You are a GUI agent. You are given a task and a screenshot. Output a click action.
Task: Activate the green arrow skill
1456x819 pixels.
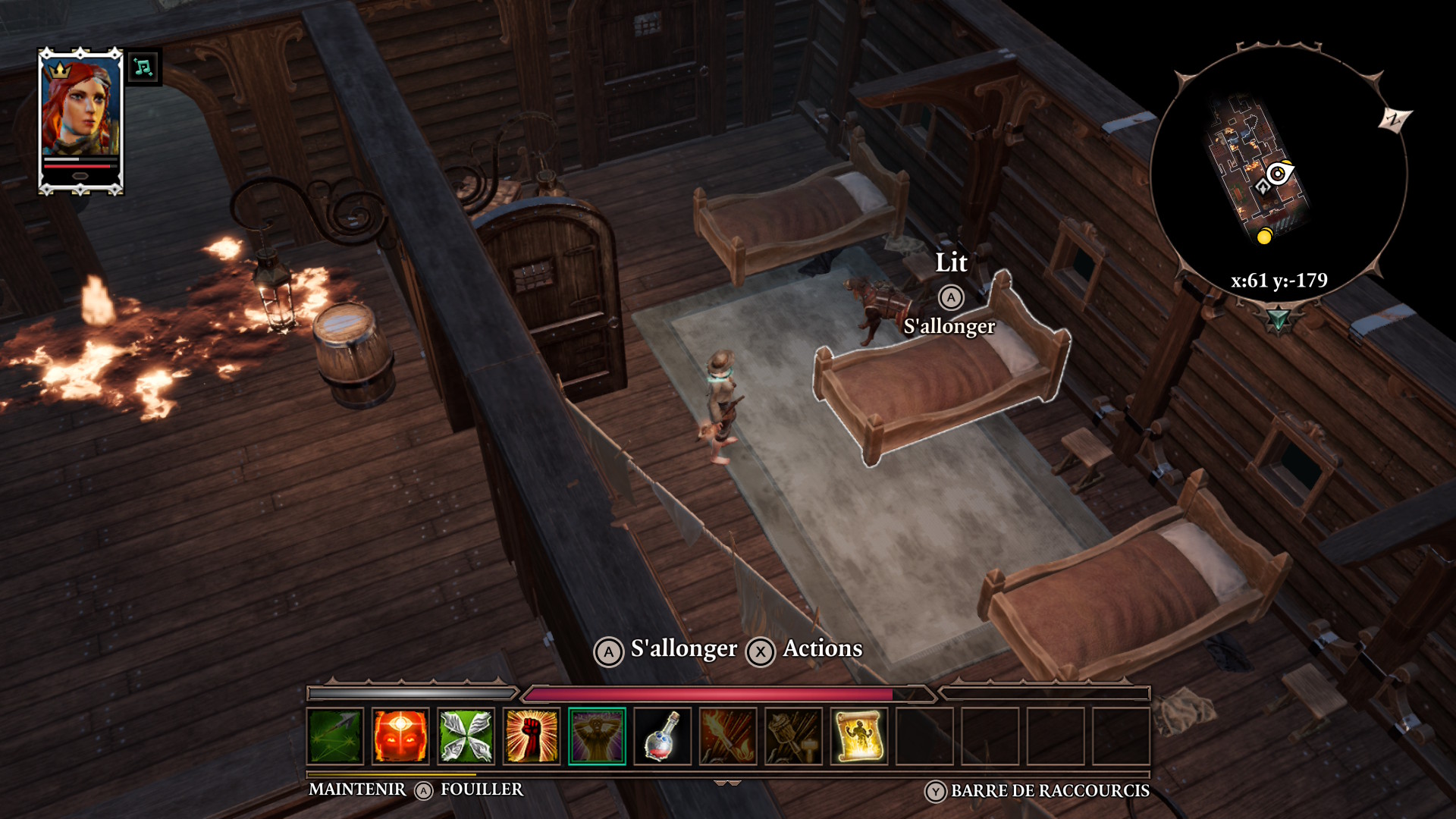tap(335, 736)
